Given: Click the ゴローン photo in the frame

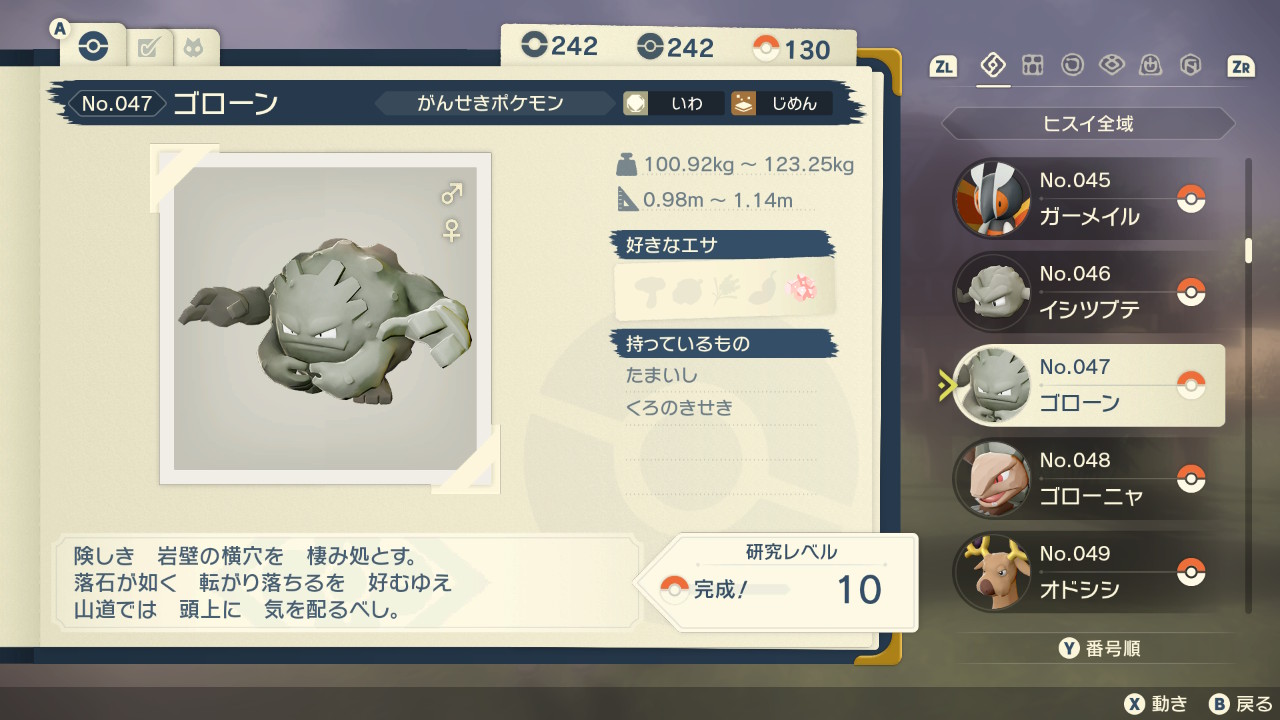Looking at the screenshot, I should (325, 318).
